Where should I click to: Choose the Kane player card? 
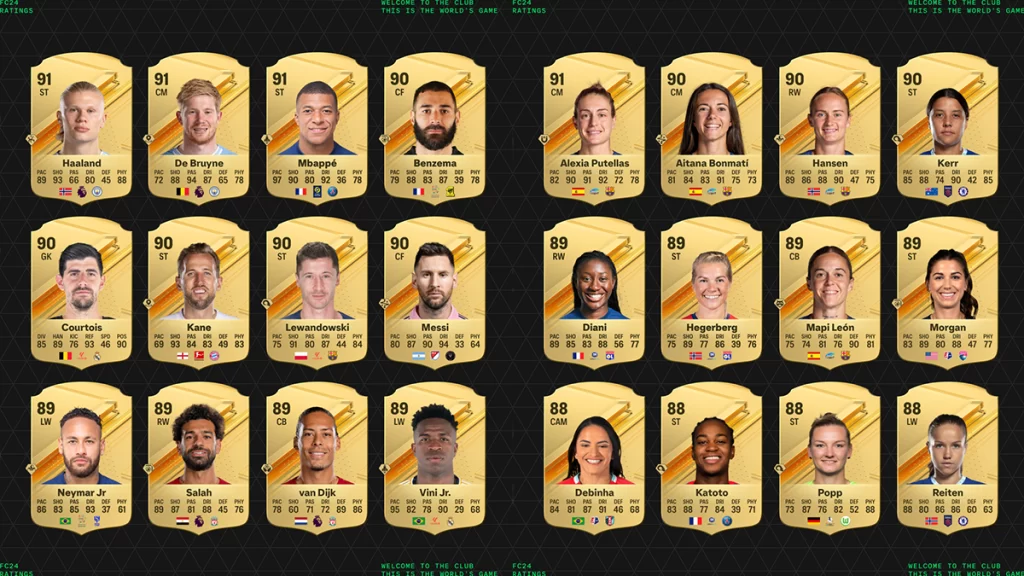(x=199, y=294)
